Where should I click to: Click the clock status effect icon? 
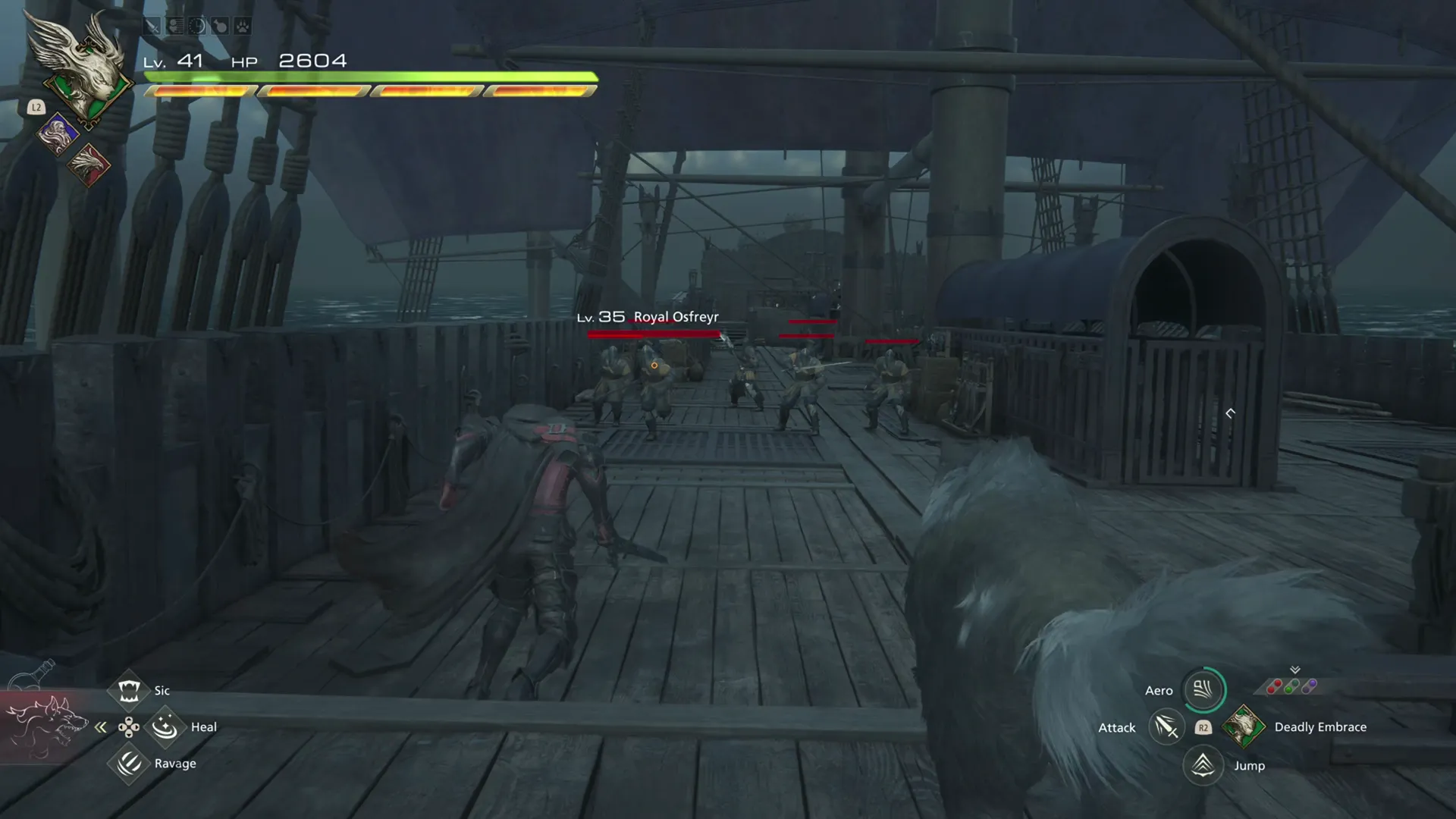(196, 26)
